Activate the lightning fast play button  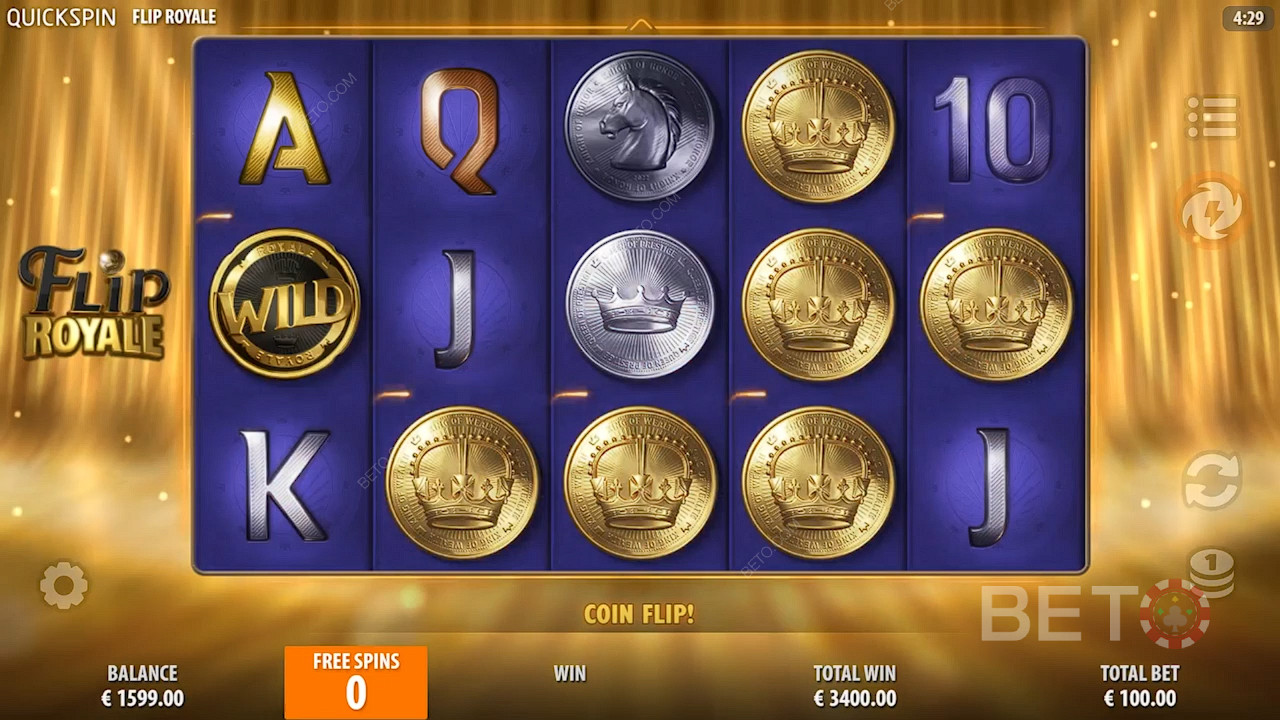click(1211, 211)
